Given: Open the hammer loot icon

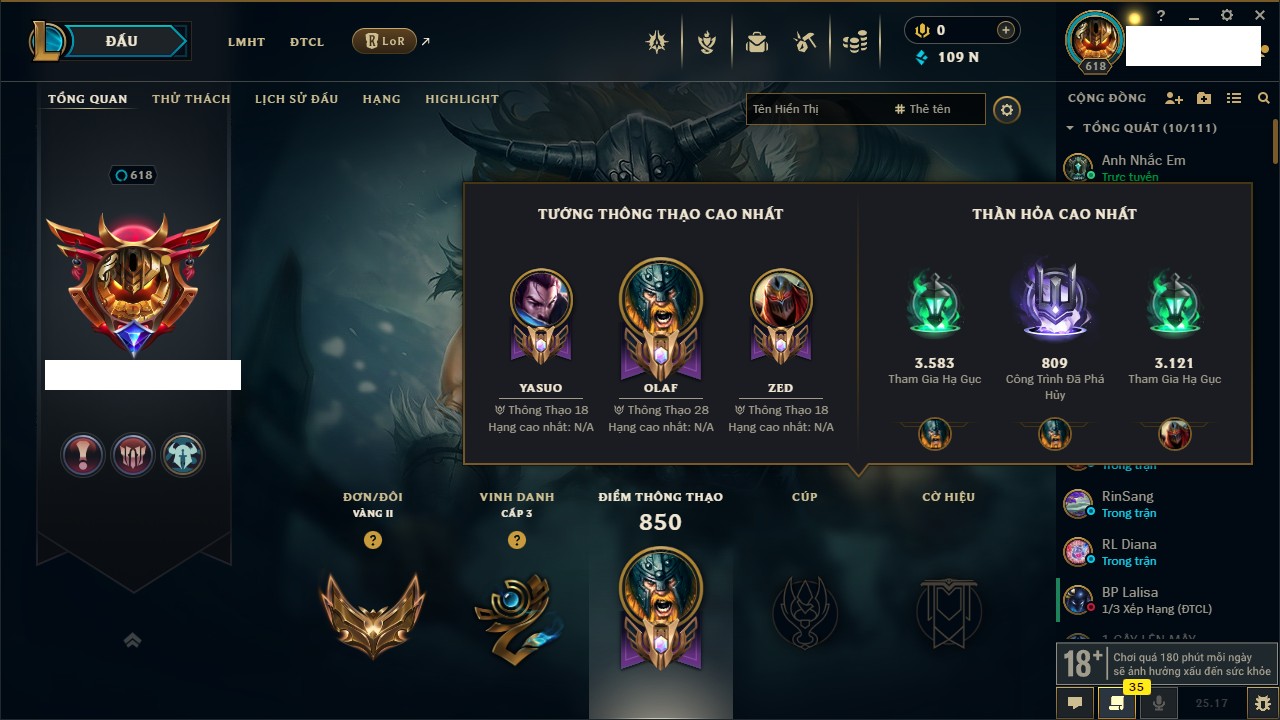Looking at the screenshot, I should 805,42.
